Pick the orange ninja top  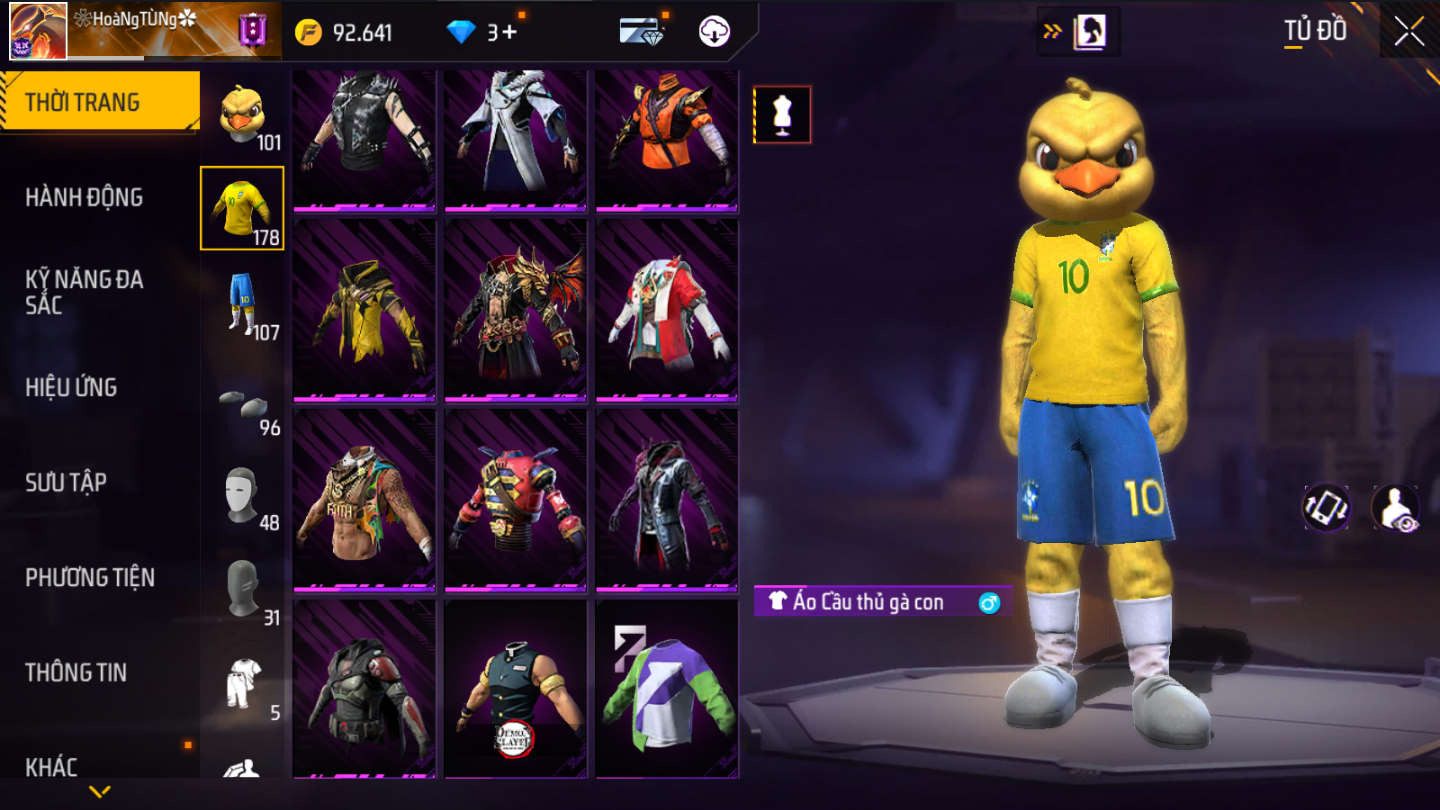[x=667, y=140]
